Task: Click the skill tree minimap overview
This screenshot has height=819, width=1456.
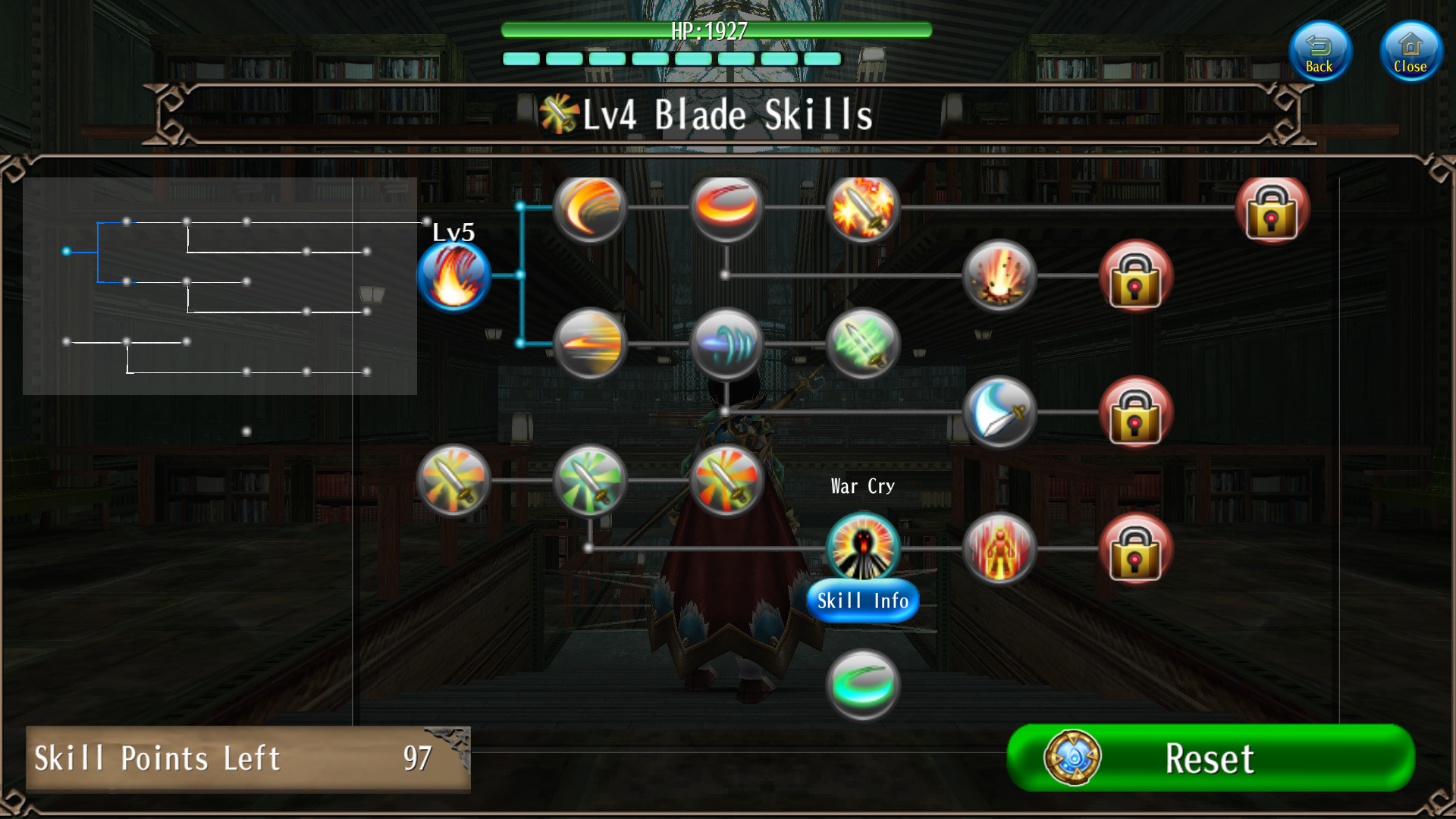Action: click(220, 288)
